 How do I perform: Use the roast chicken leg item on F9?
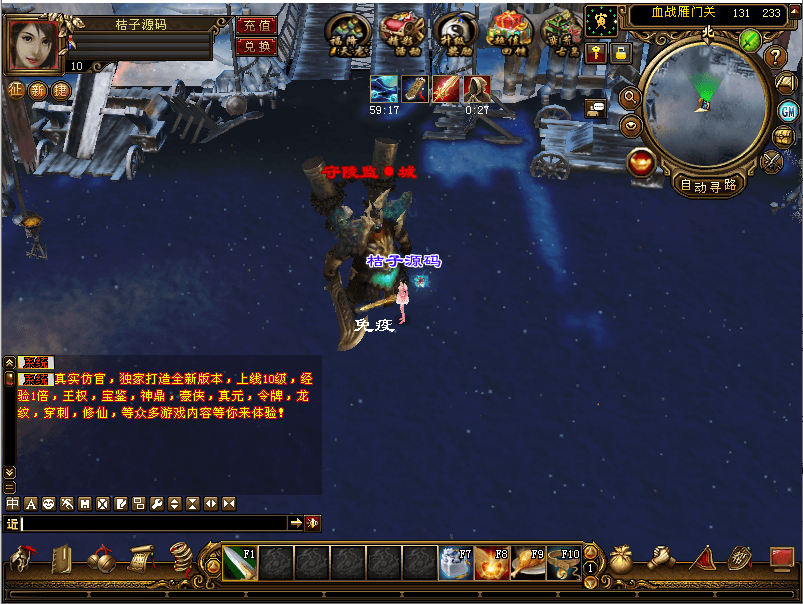click(x=528, y=563)
